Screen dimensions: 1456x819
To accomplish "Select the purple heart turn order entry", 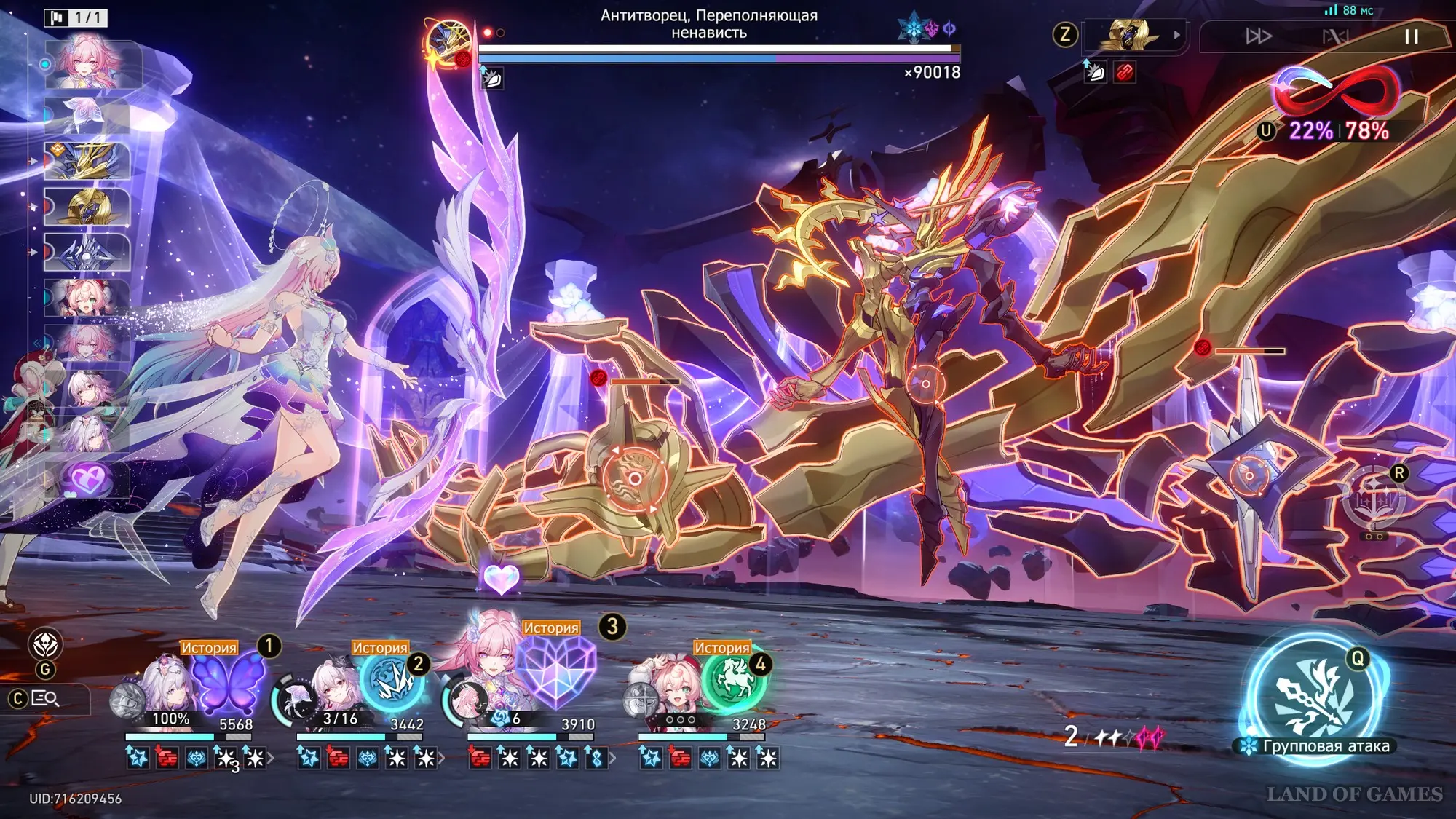I will pyautogui.click(x=87, y=480).
